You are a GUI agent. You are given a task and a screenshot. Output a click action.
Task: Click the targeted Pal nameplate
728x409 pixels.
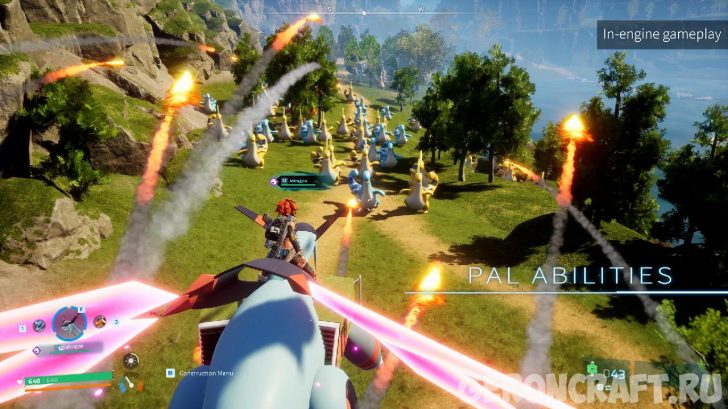300,180
